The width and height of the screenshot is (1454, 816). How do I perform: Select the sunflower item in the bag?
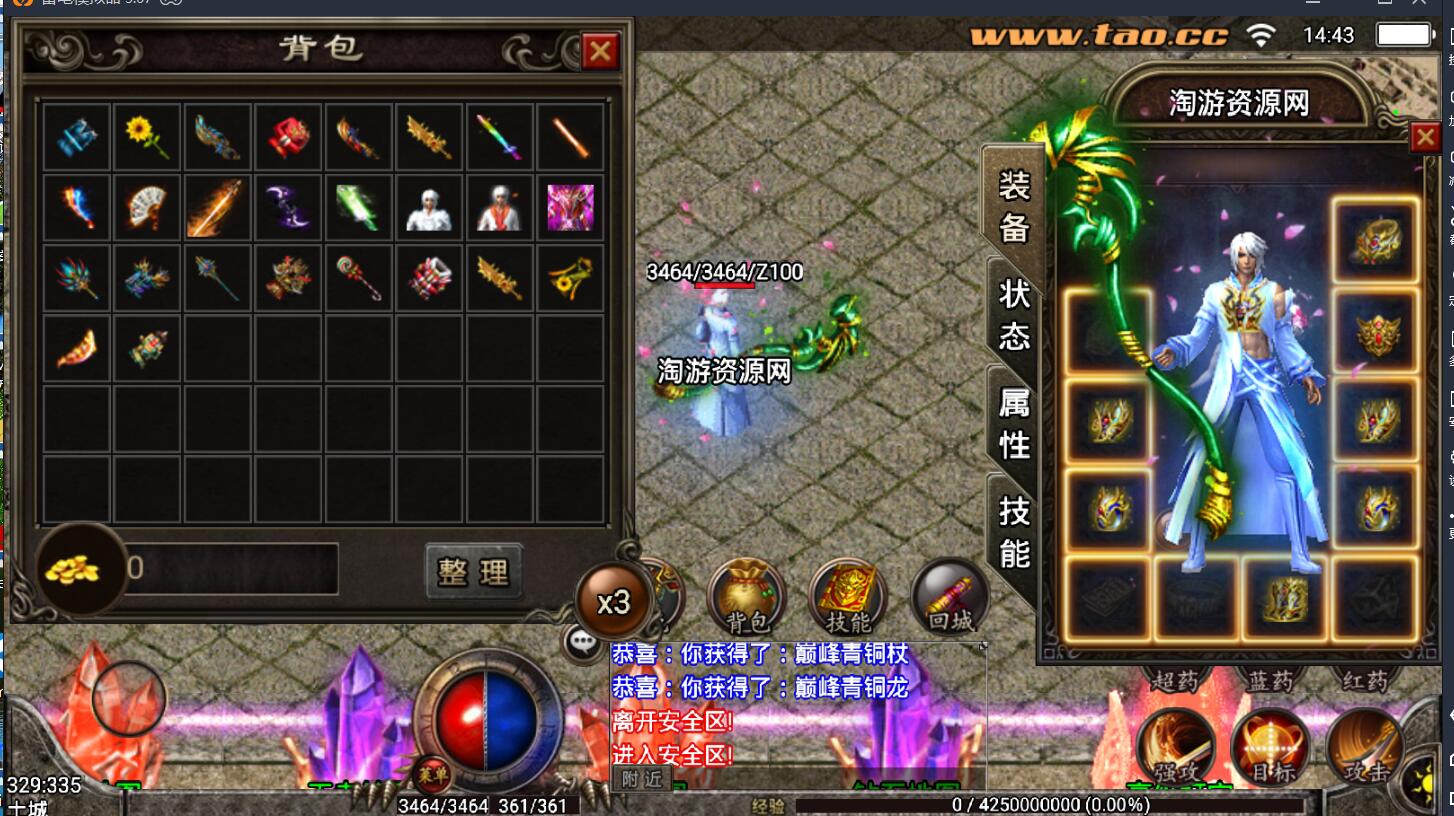(x=147, y=137)
